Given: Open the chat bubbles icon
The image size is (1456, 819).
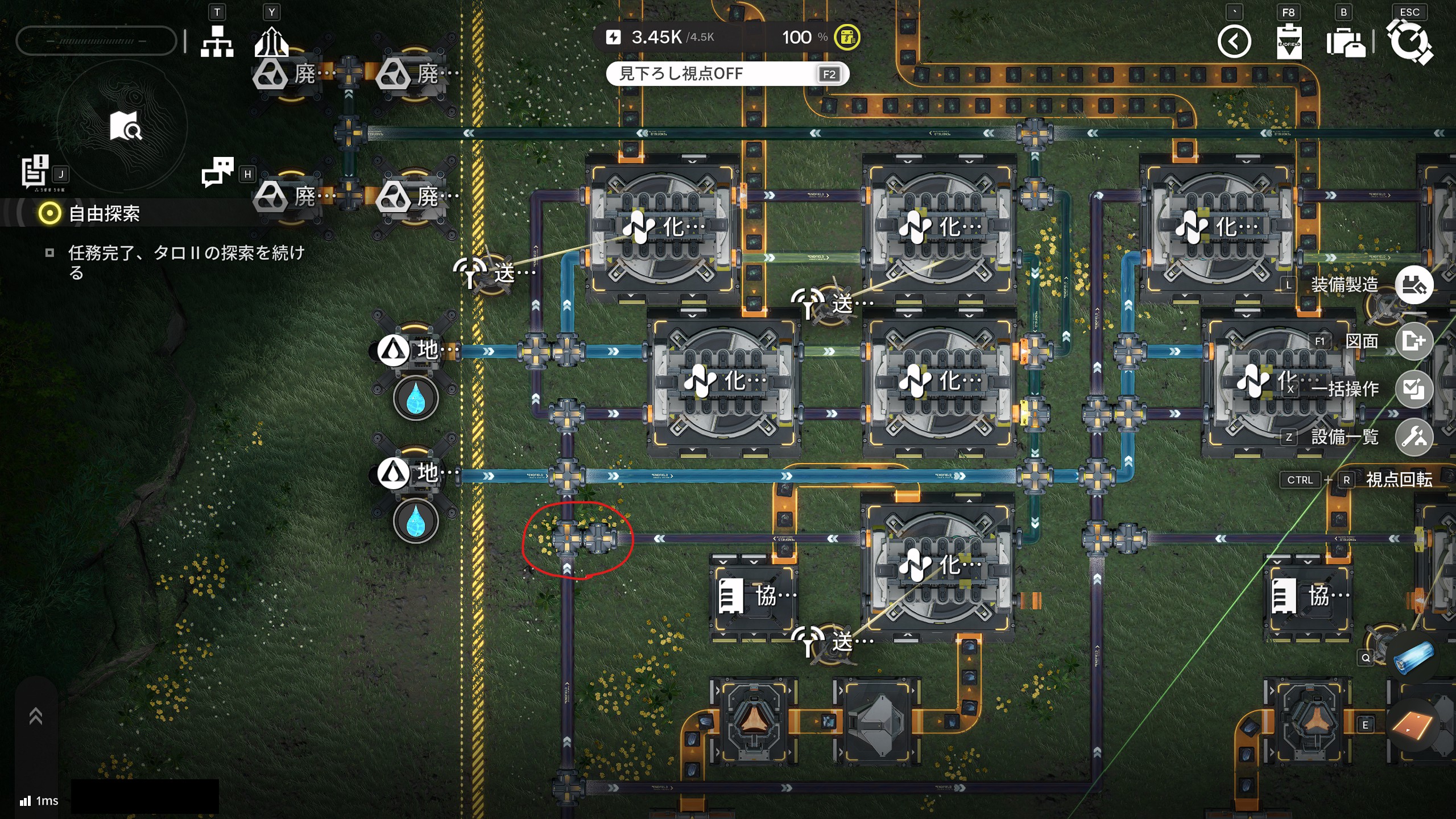Looking at the screenshot, I should (x=217, y=171).
